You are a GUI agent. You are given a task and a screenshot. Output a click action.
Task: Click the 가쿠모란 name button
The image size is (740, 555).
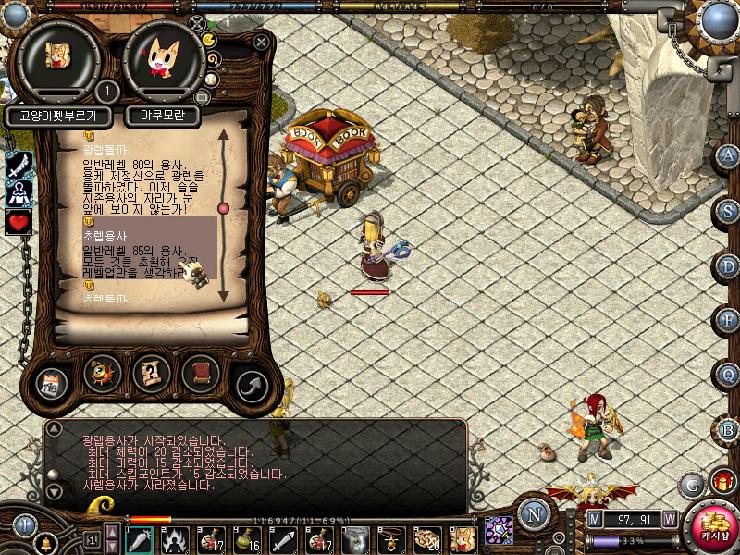pos(163,115)
